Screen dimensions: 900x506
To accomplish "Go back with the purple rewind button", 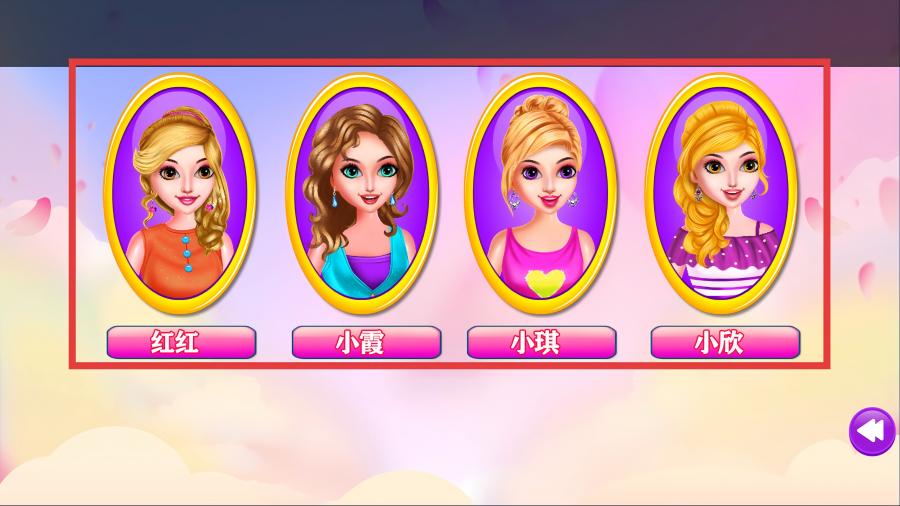I will point(871,432).
